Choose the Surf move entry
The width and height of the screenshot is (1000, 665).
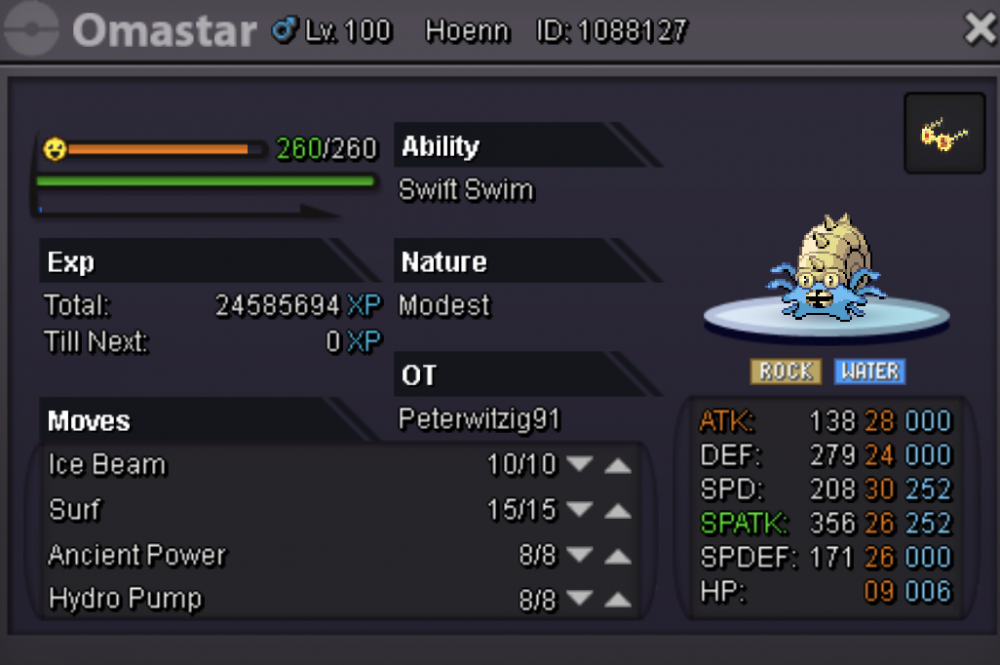(x=75, y=510)
